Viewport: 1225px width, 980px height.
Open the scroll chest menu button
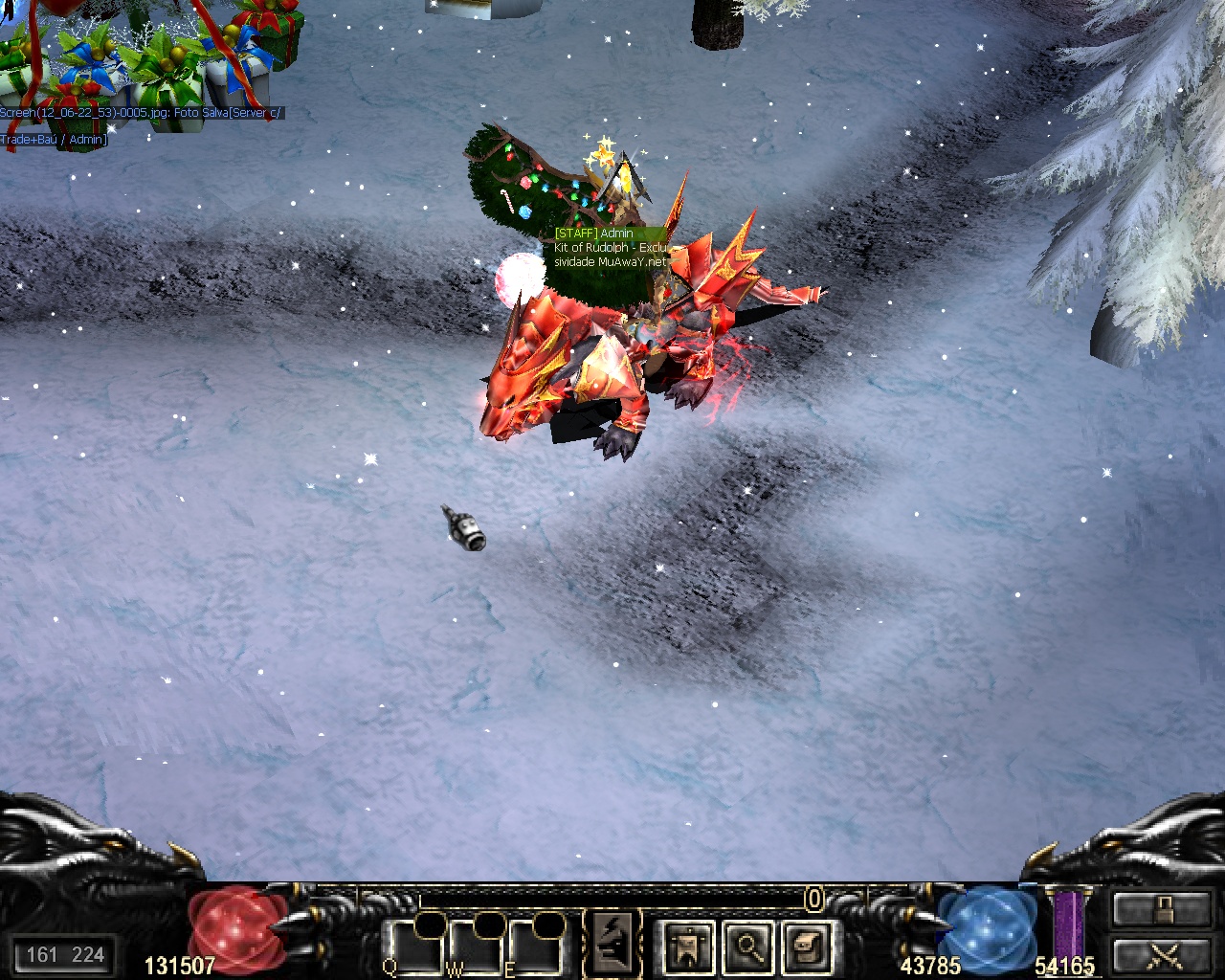tap(807, 946)
